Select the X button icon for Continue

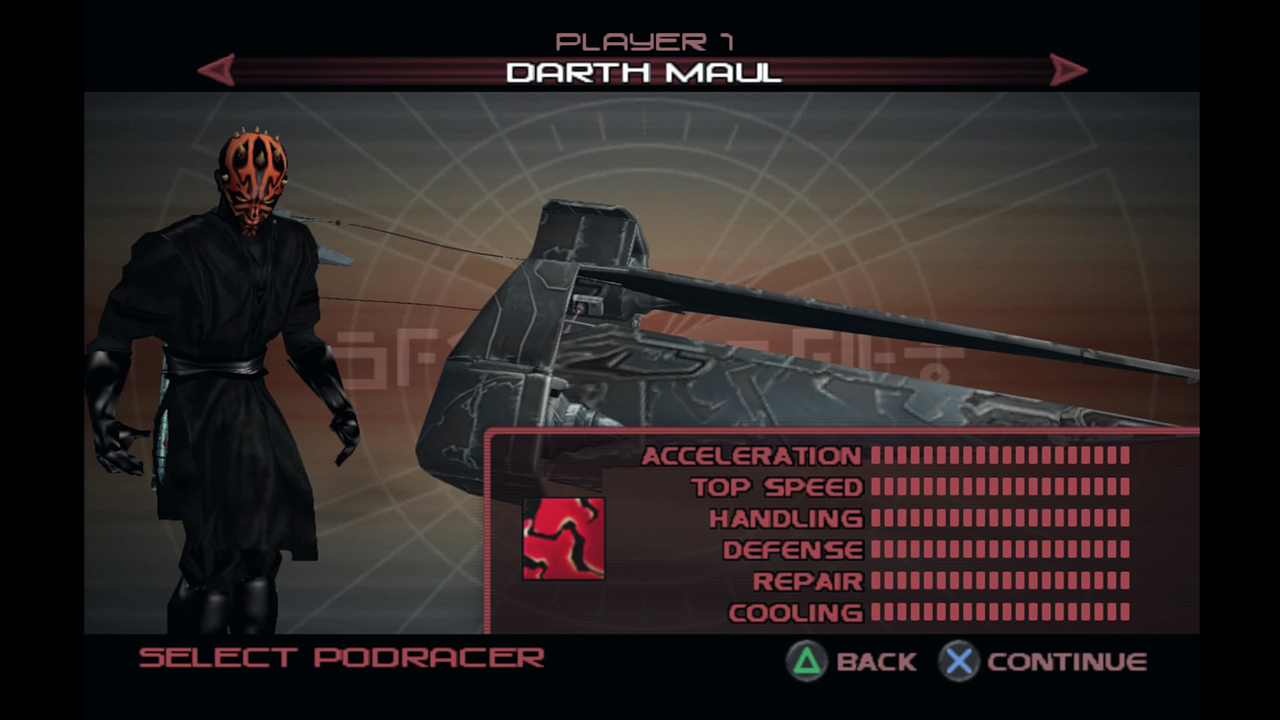click(958, 661)
